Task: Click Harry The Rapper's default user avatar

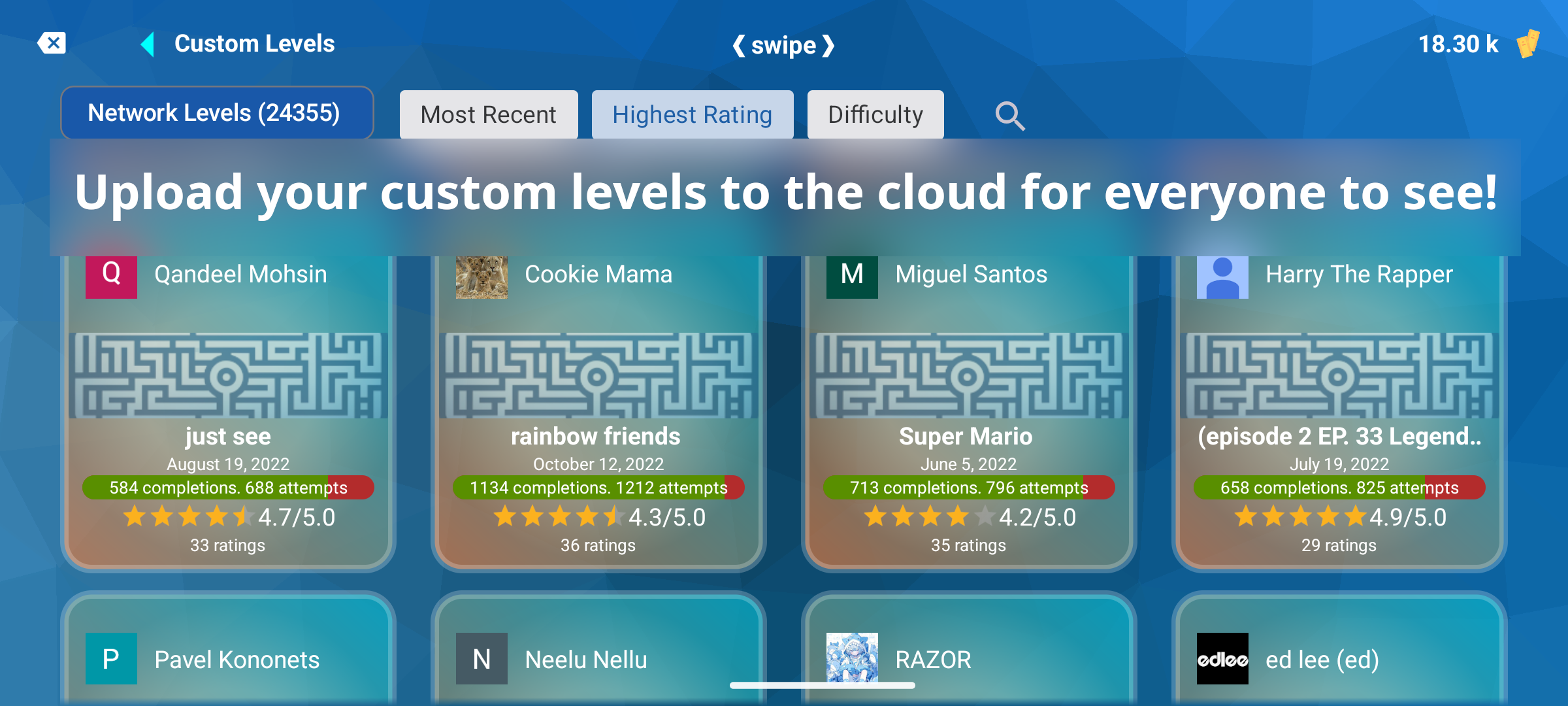Action: click(x=1222, y=275)
